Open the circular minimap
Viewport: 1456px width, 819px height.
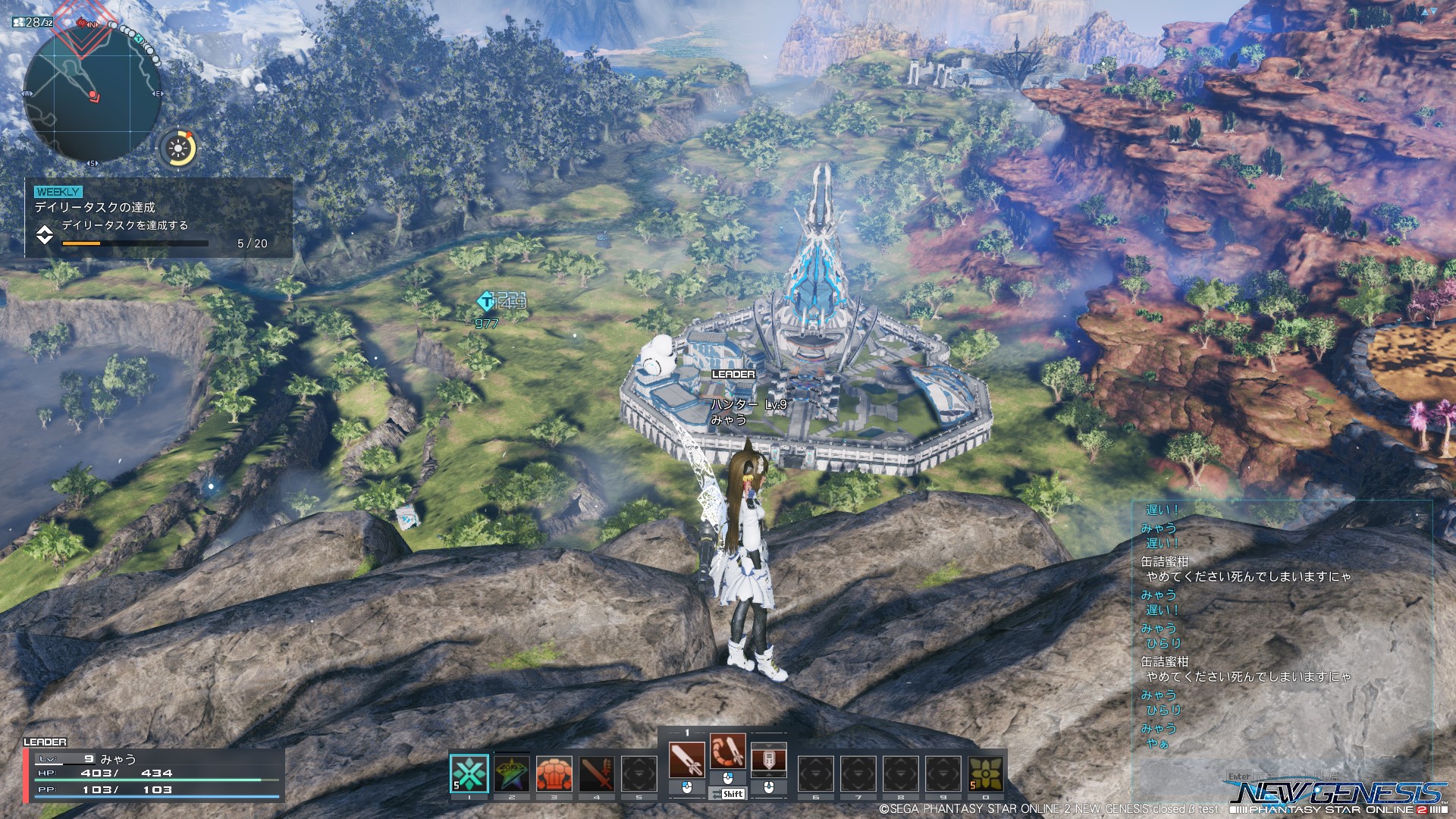coord(92,93)
